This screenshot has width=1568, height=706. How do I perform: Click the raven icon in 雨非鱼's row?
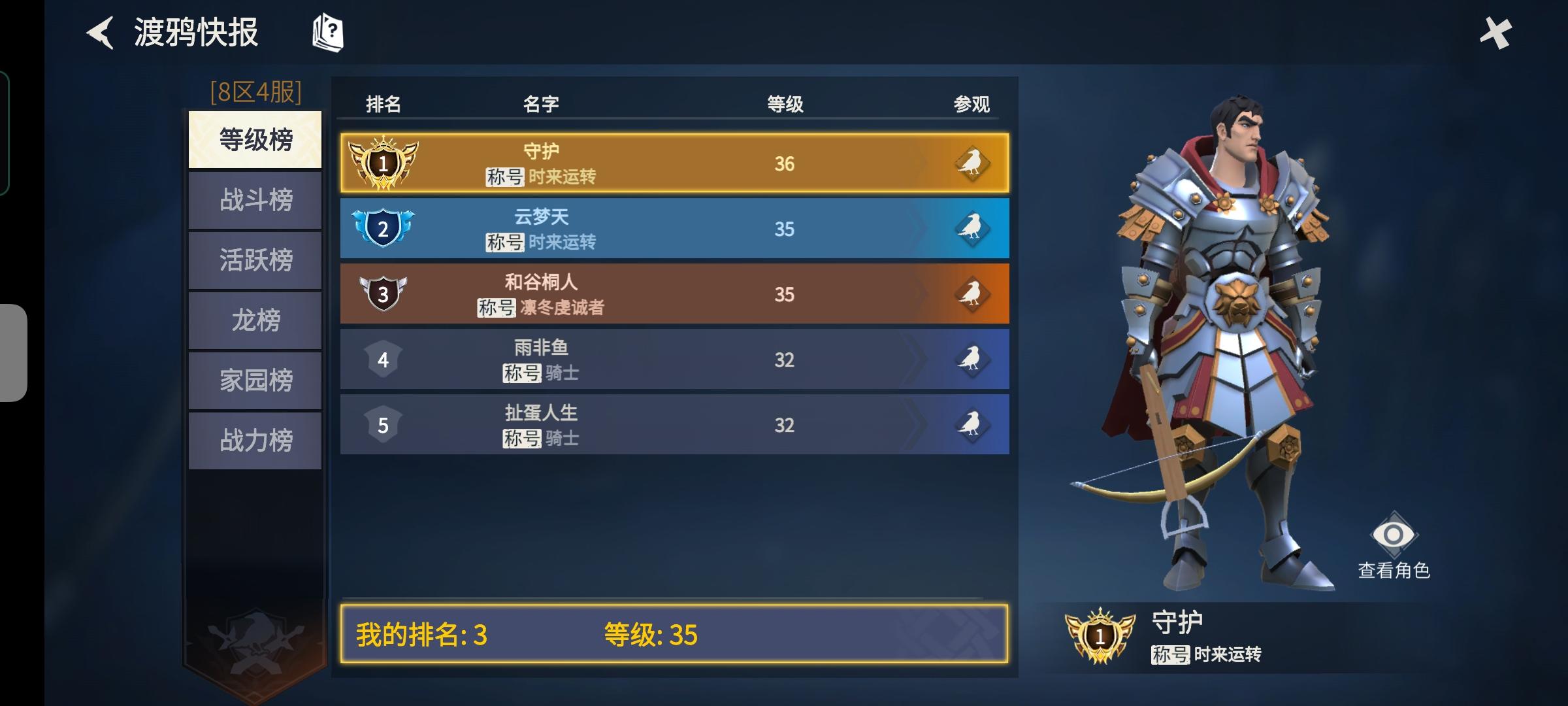point(973,359)
